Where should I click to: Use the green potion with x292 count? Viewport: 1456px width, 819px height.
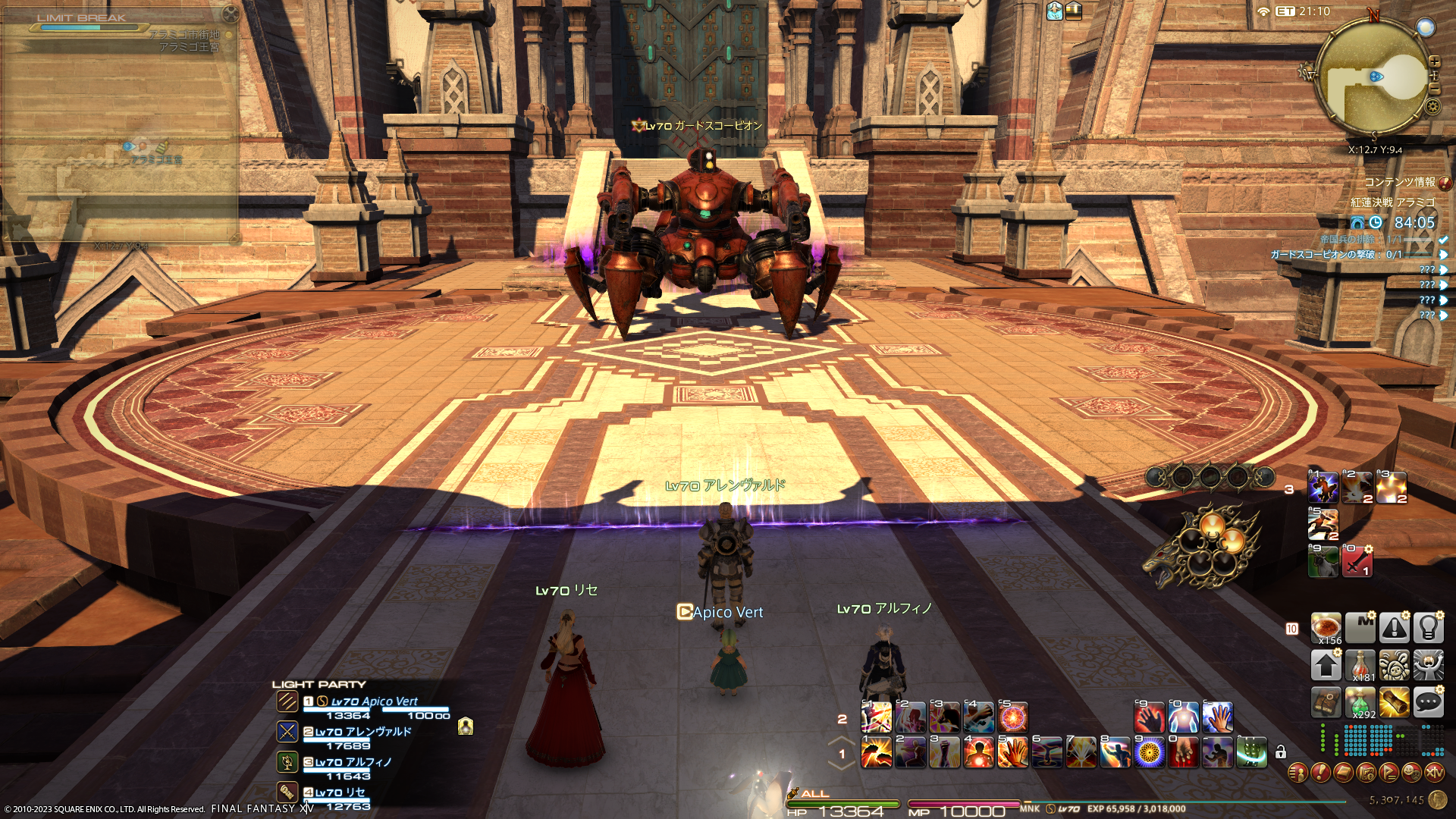point(1360,703)
